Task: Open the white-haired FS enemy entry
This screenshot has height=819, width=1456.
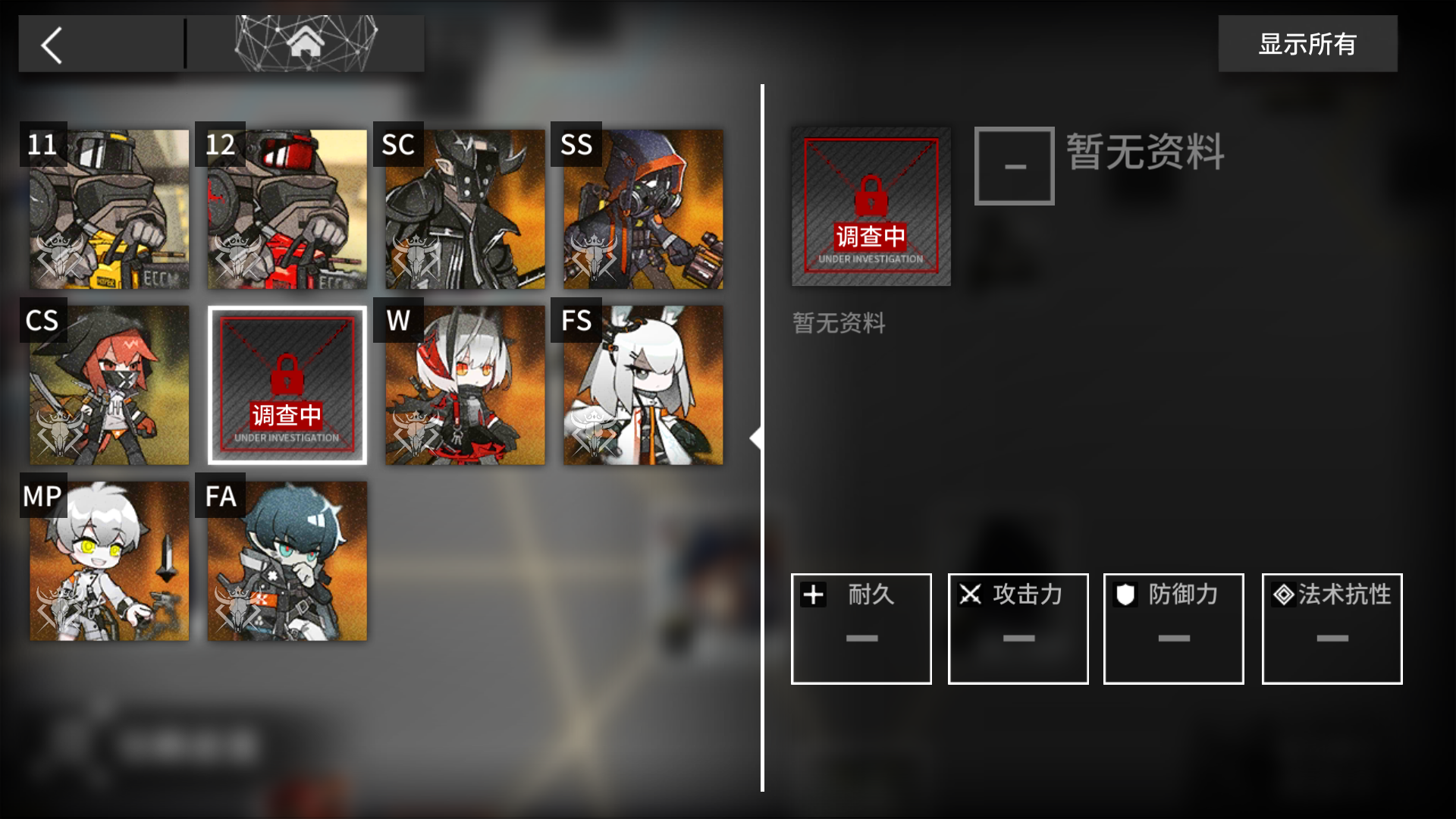Action: [x=642, y=385]
